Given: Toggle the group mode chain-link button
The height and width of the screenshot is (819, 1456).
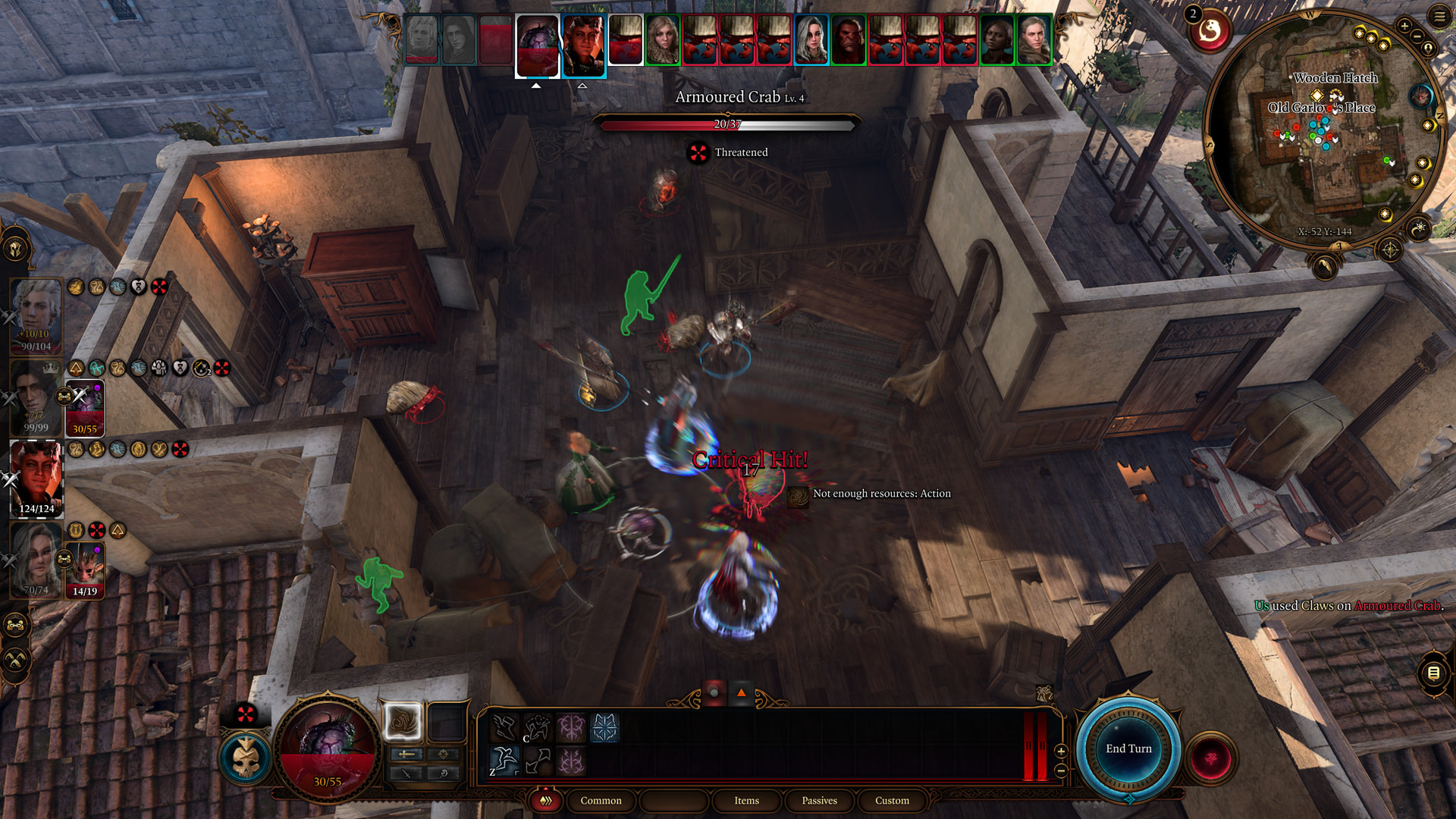Looking at the screenshot, I should [x=15, y=626].
